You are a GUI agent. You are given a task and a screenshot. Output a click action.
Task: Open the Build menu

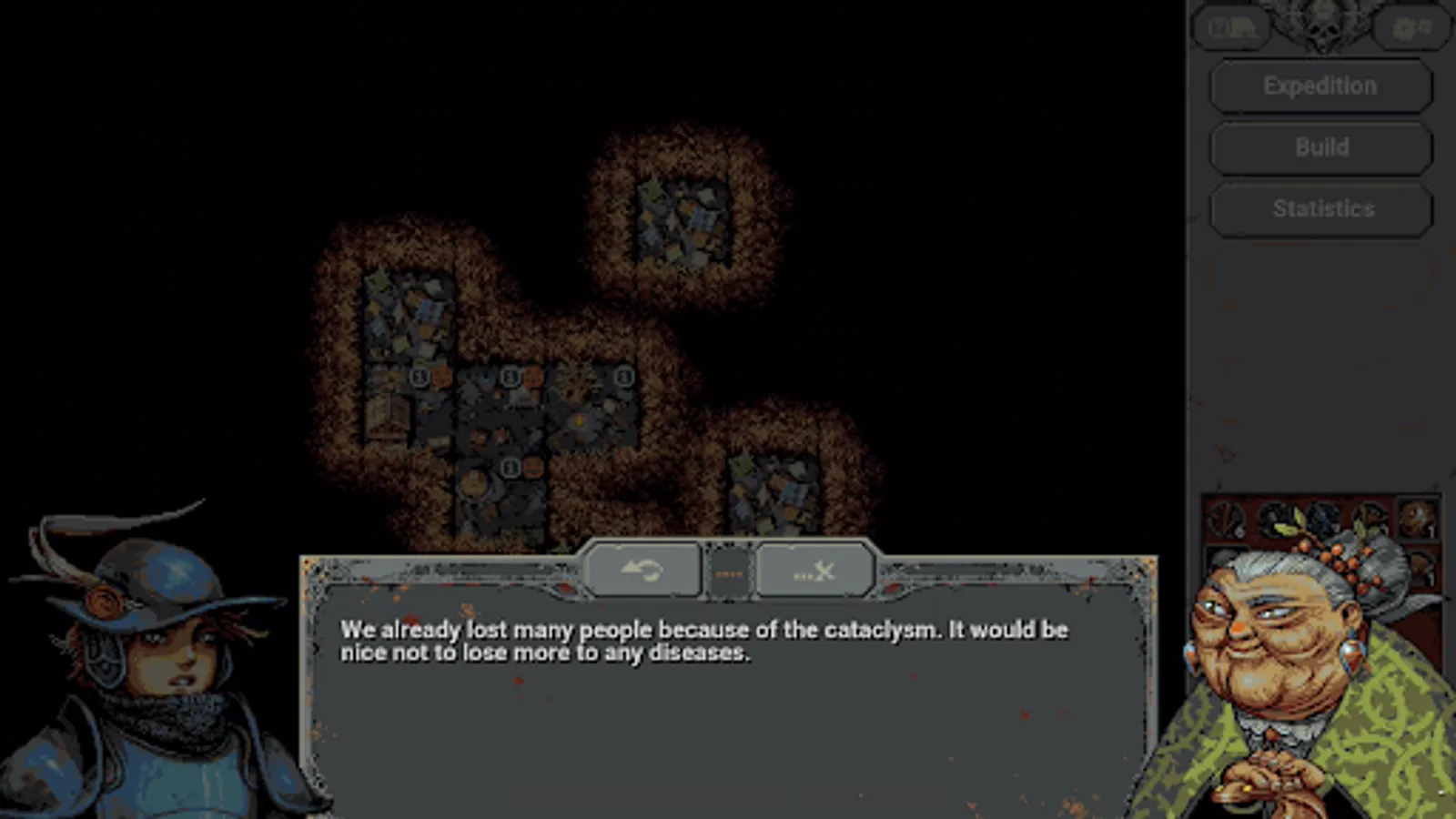point(1321,147)
